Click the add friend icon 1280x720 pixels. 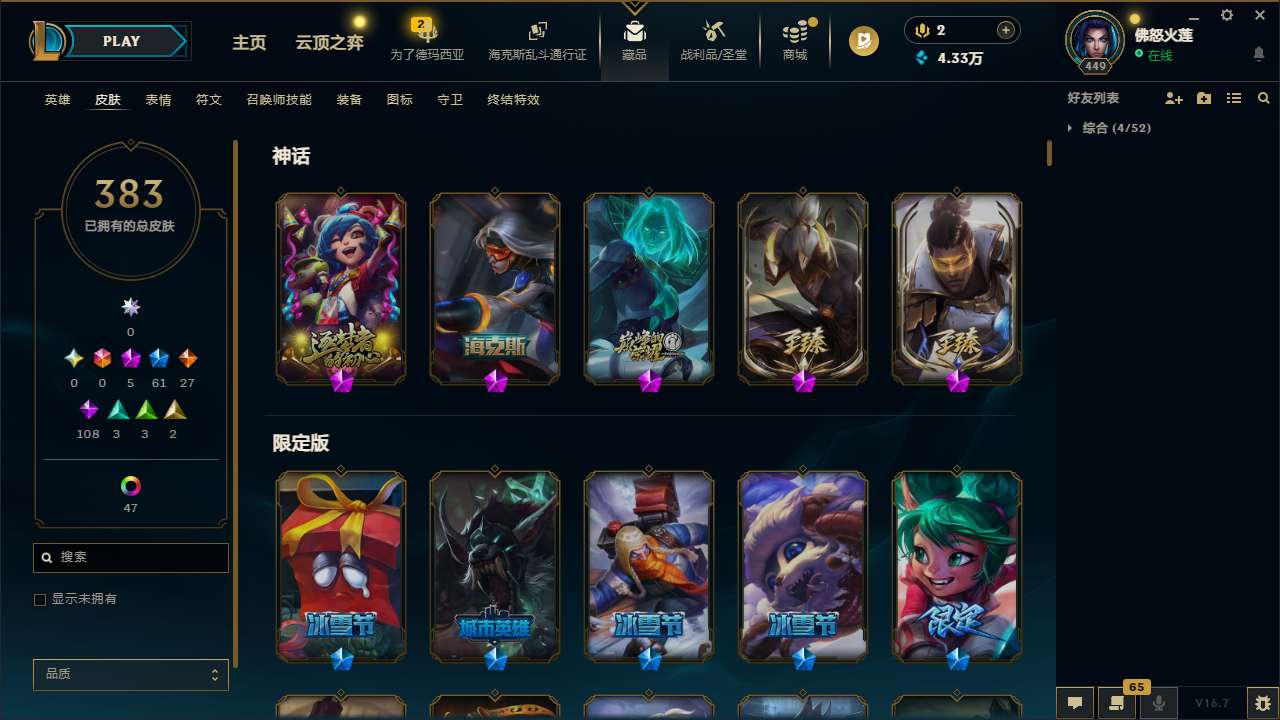pos(1172,98)
